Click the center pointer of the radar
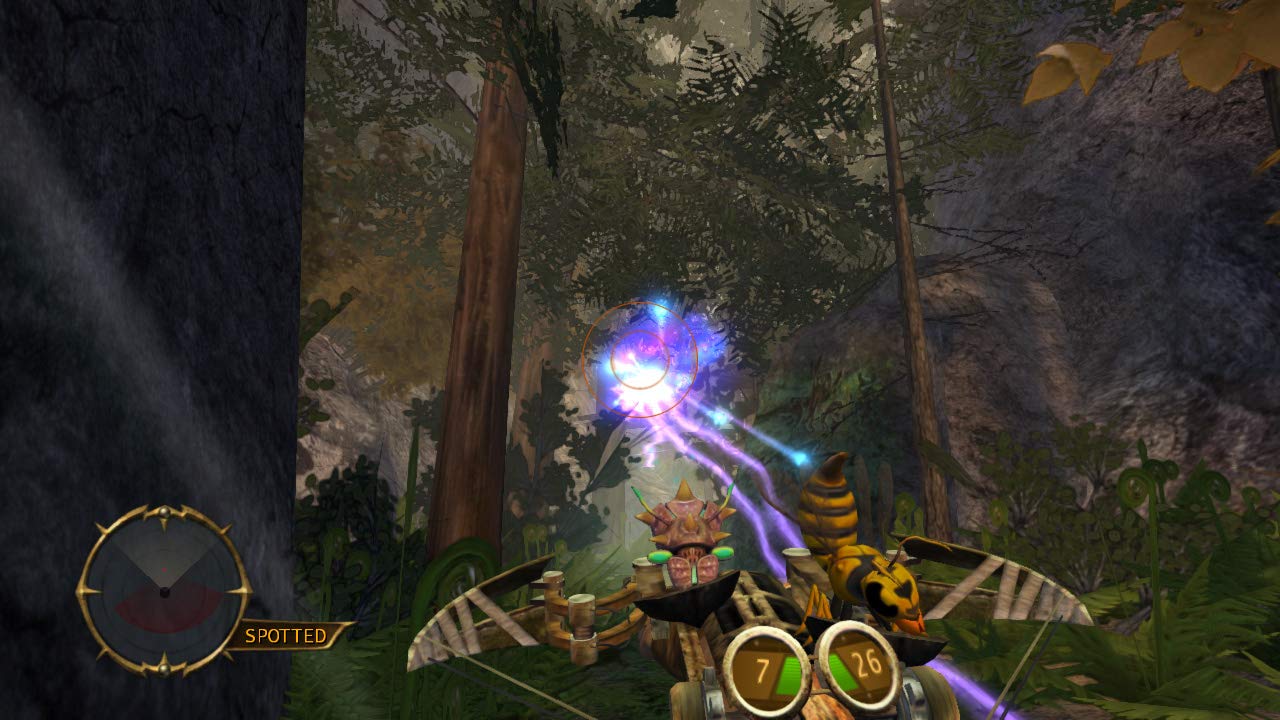 (164, 592)
